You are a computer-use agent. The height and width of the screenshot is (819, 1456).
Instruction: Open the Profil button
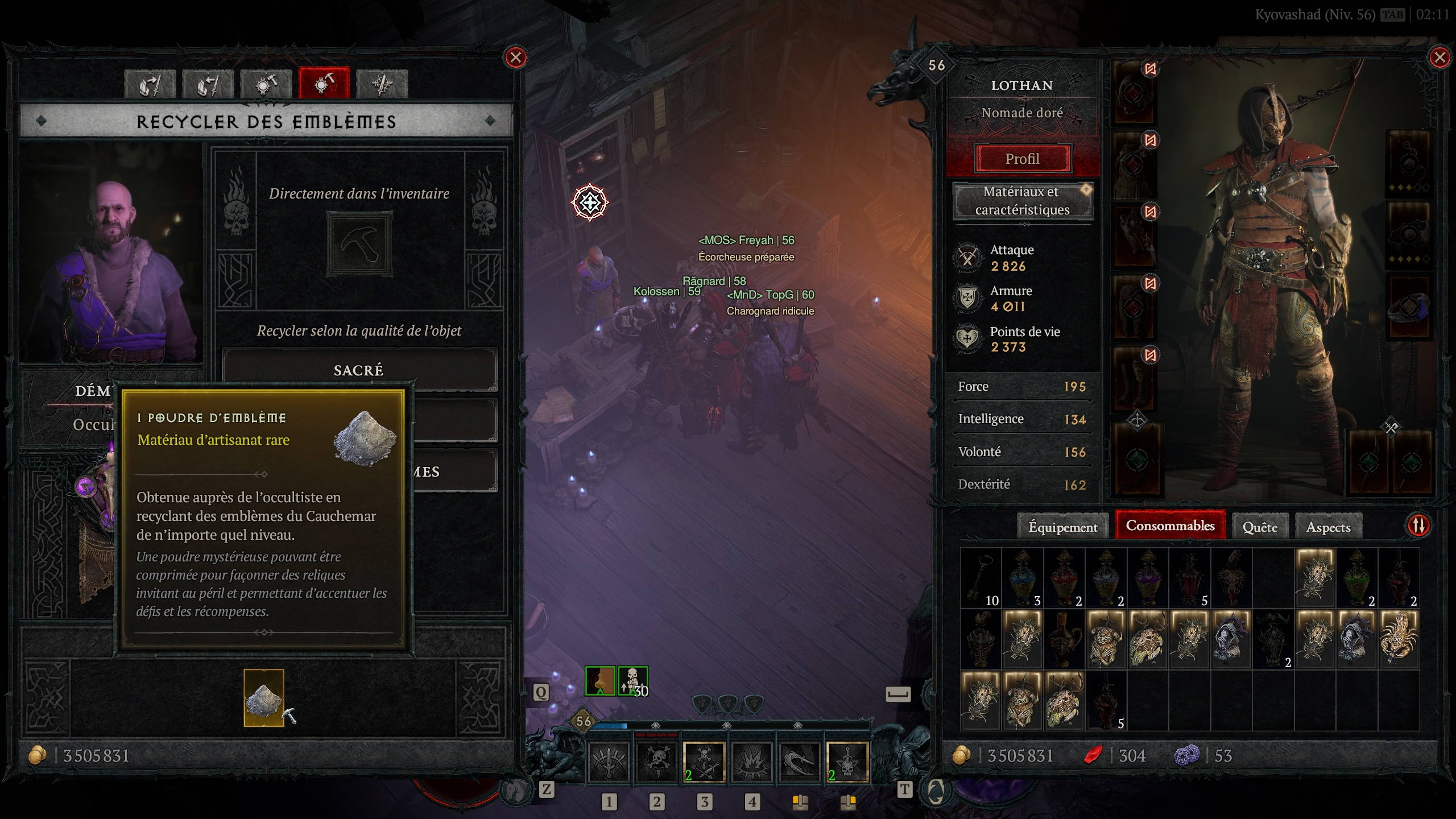(x=1023, y=159)
